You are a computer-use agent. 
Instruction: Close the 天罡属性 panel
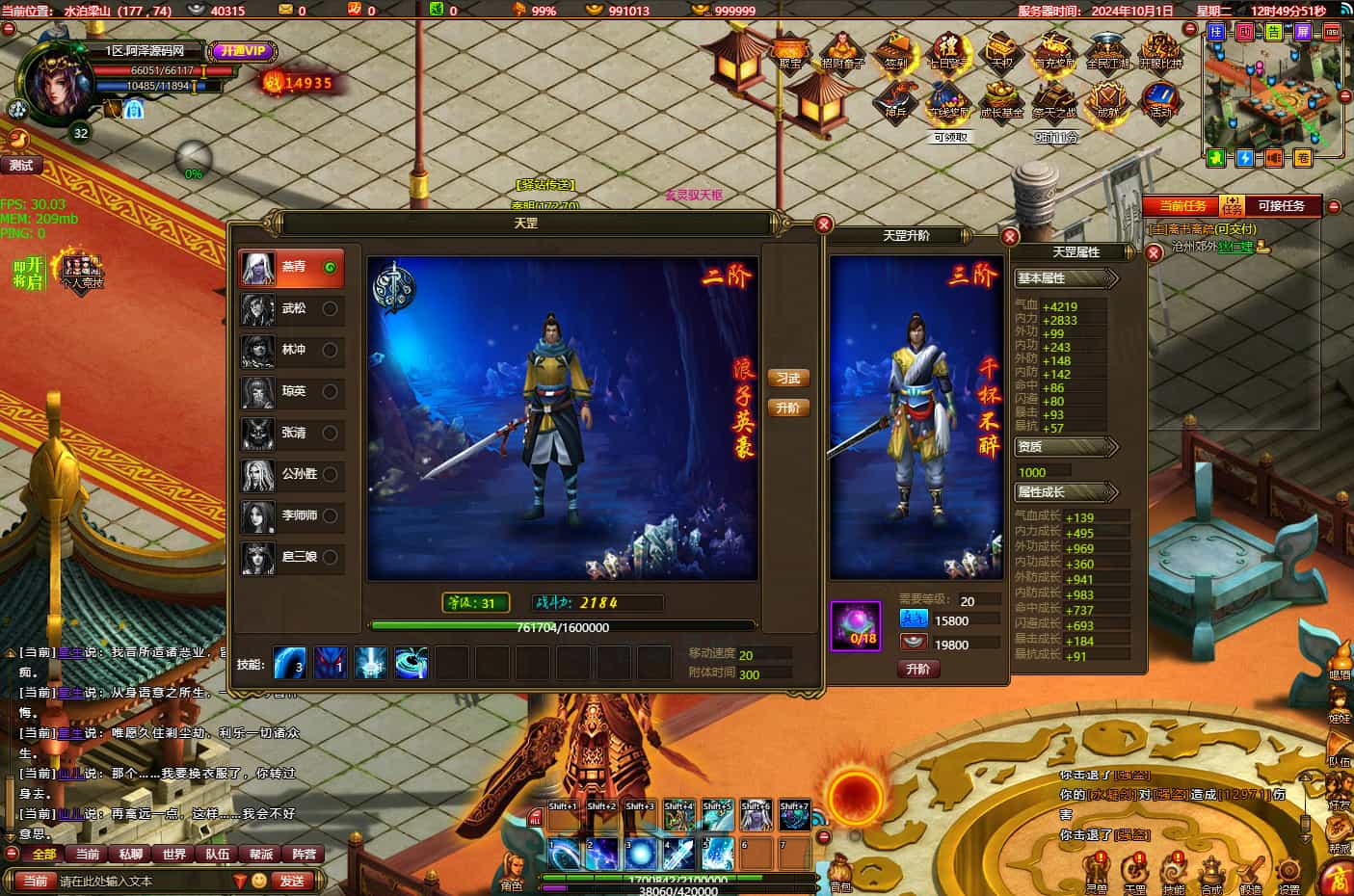(x=1154, y=252)
